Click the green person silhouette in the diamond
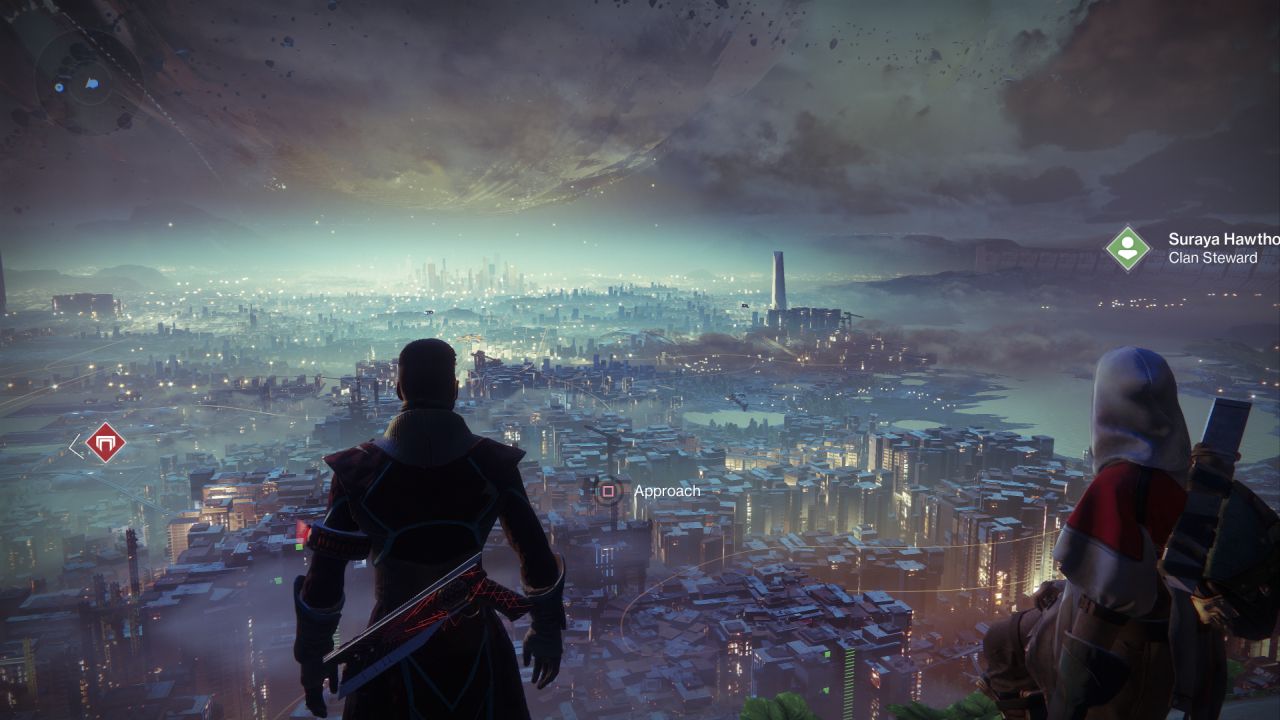 (x=1128, y=247)
